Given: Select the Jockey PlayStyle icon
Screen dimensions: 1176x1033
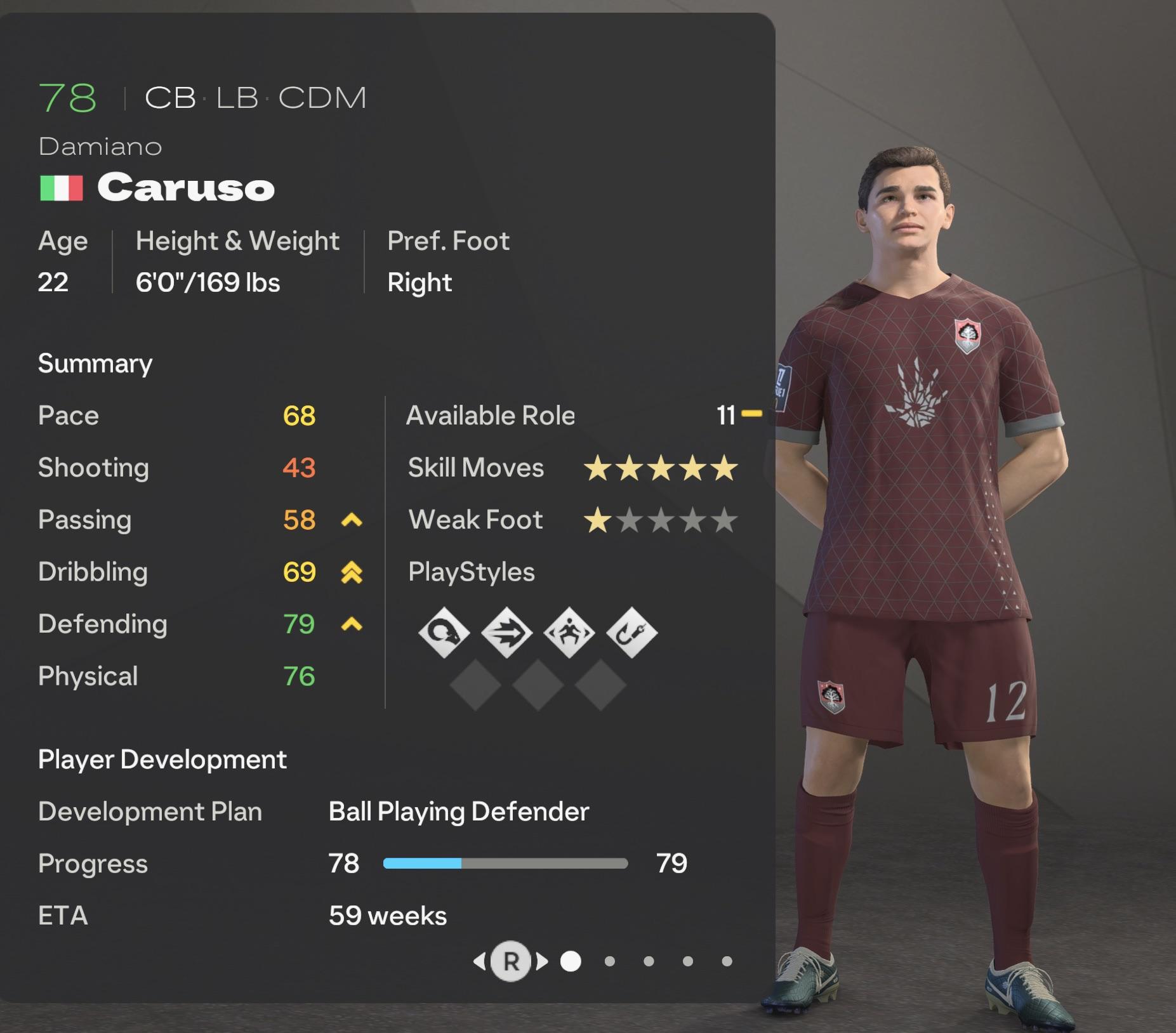Looking at the screenshot, I should (569, 631).
